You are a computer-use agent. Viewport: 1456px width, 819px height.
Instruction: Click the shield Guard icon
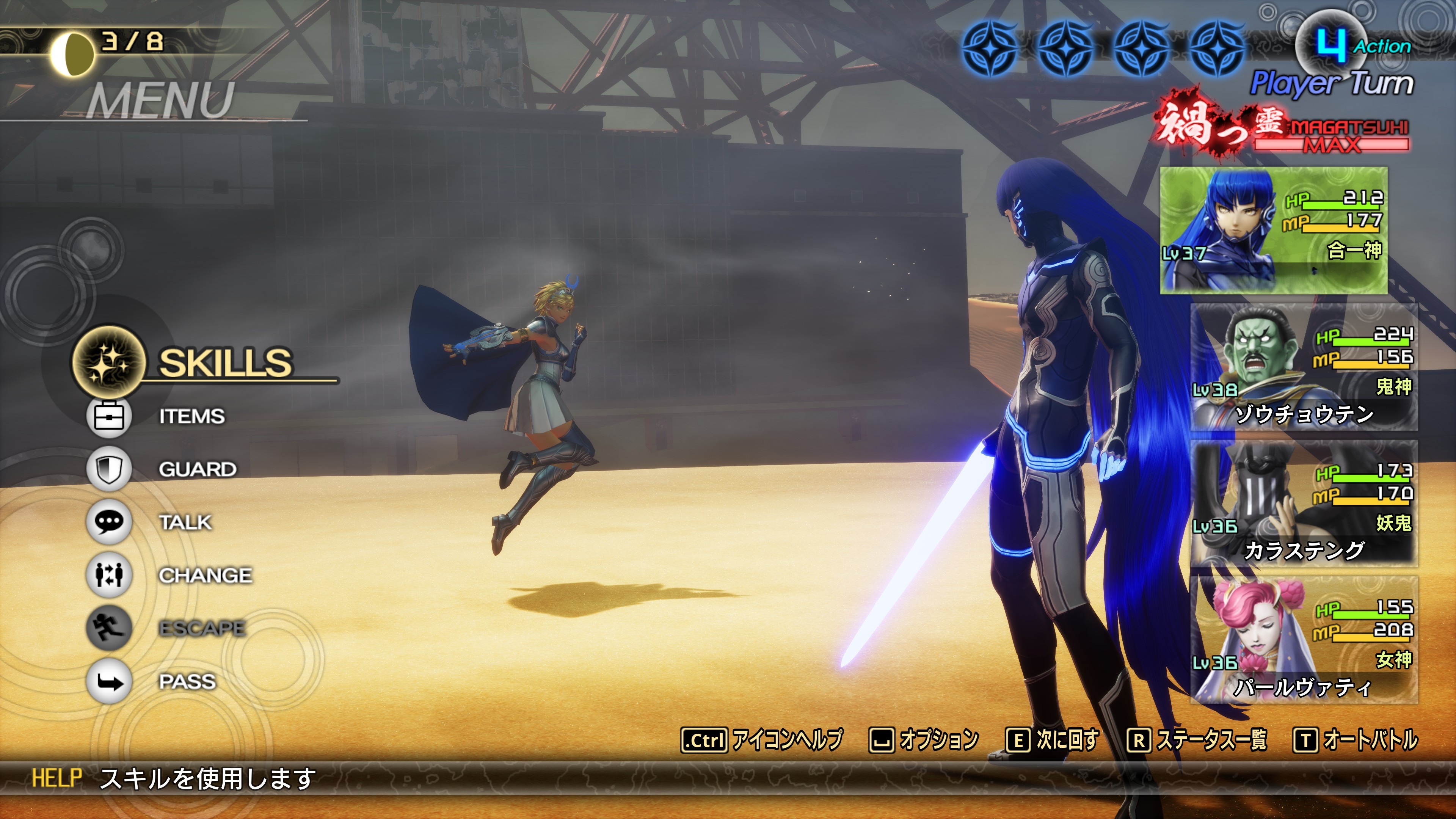coord(108,469)
